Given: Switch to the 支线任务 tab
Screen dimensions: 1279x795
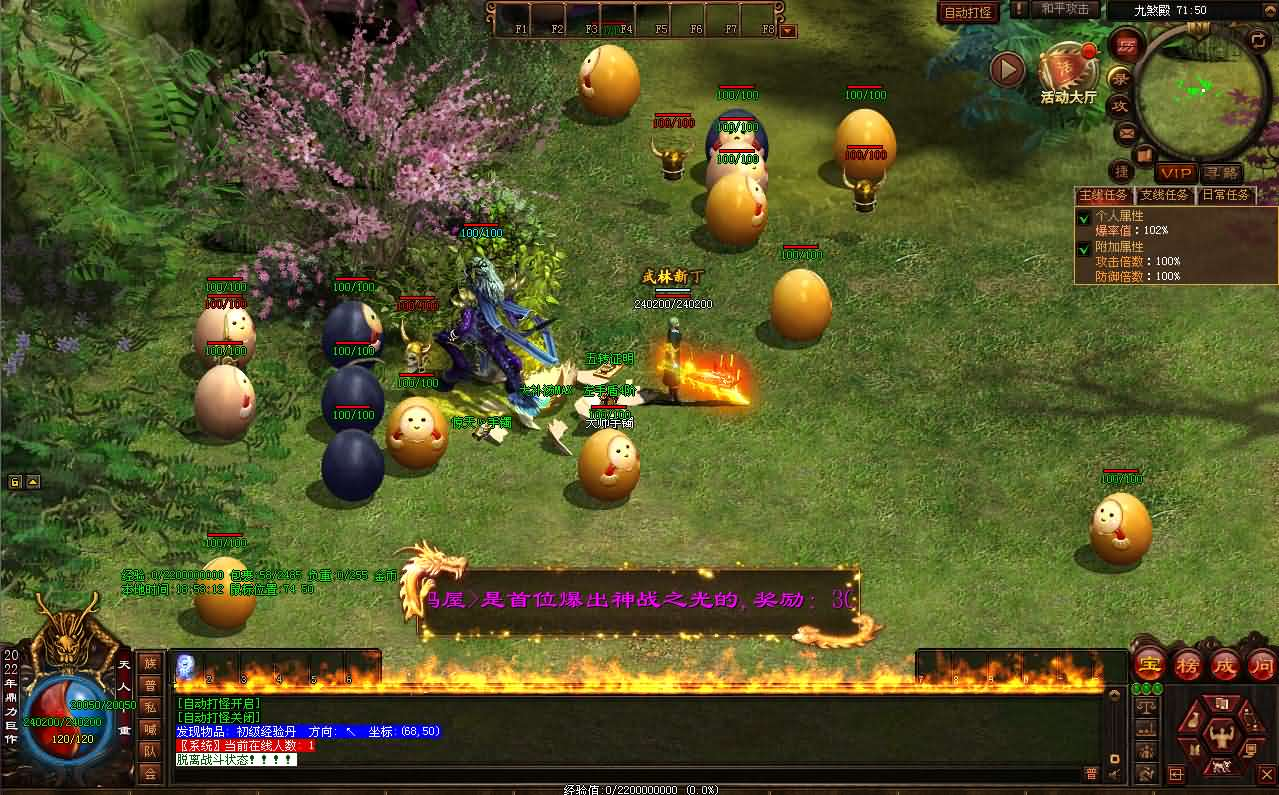Looking at the screenshot, I should 1165,195.
